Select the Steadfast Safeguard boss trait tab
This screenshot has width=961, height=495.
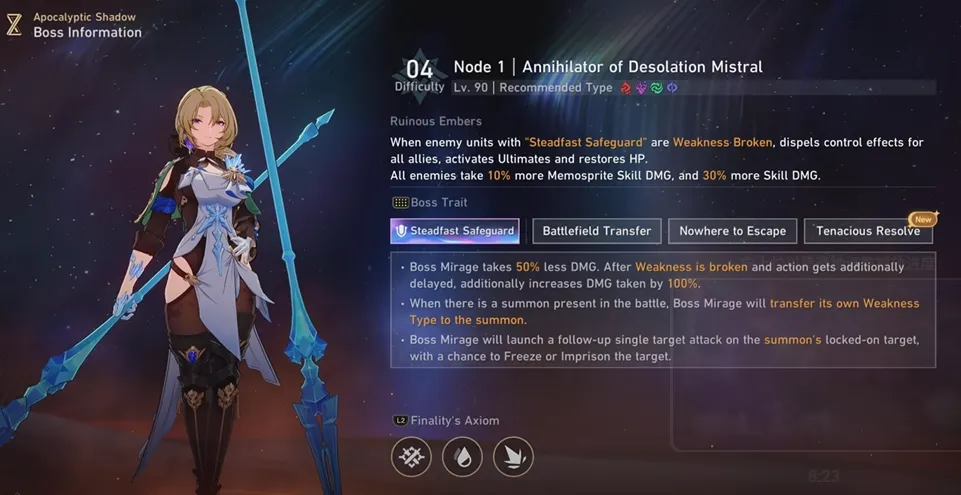click(455, 231)
